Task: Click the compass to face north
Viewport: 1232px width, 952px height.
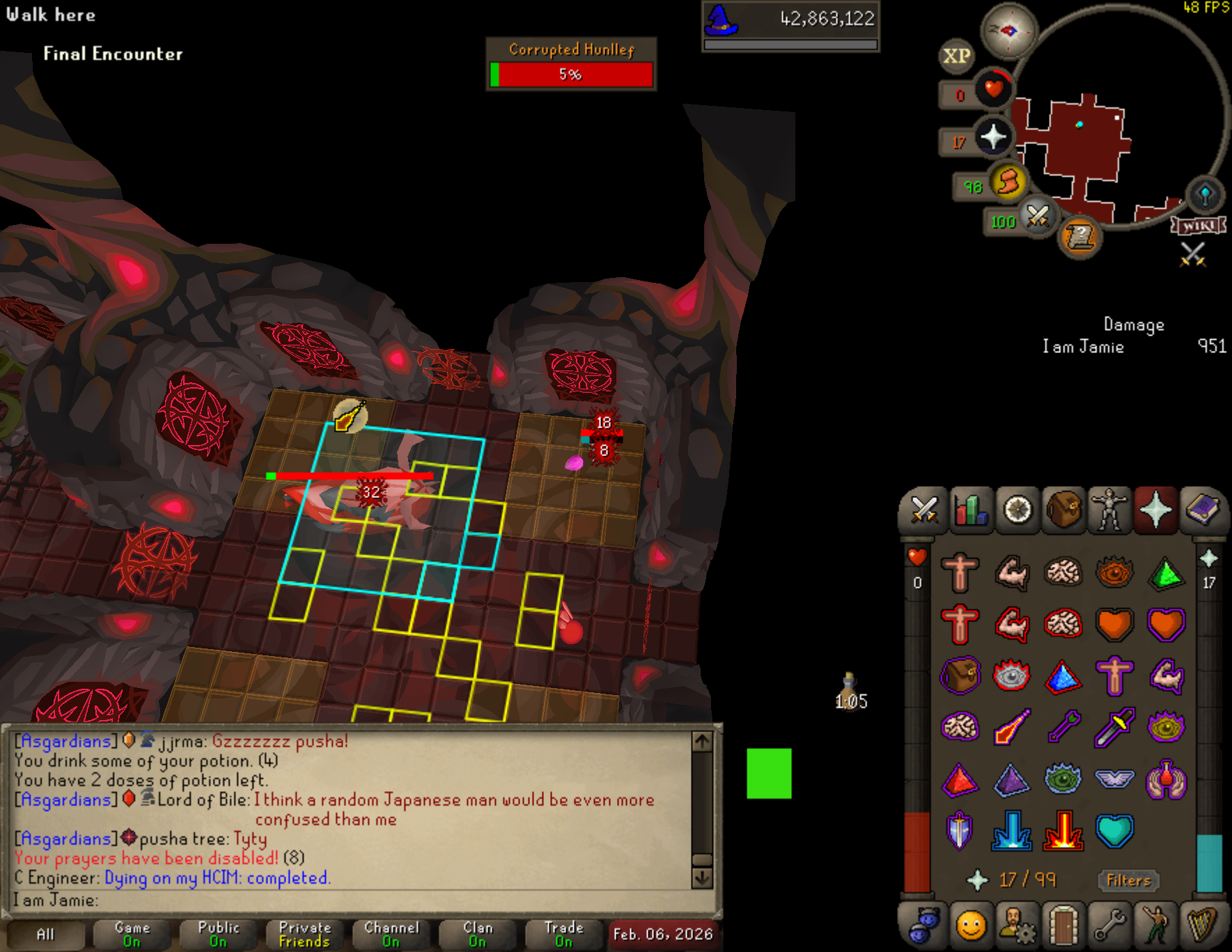Action: pyautogui.click(x=1008, y=31)
